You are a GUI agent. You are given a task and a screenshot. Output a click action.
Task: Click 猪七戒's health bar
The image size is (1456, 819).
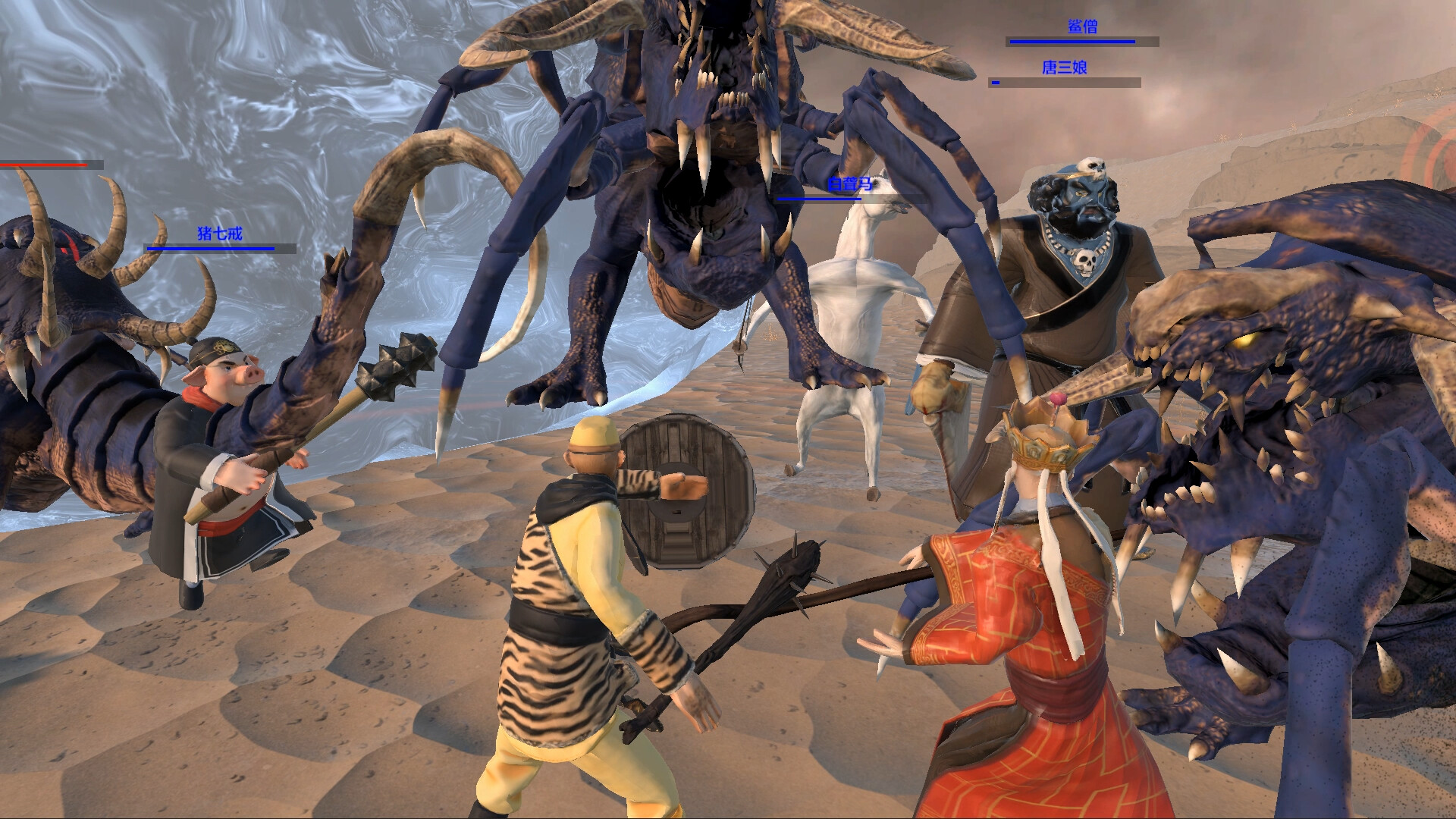(210, 249)
